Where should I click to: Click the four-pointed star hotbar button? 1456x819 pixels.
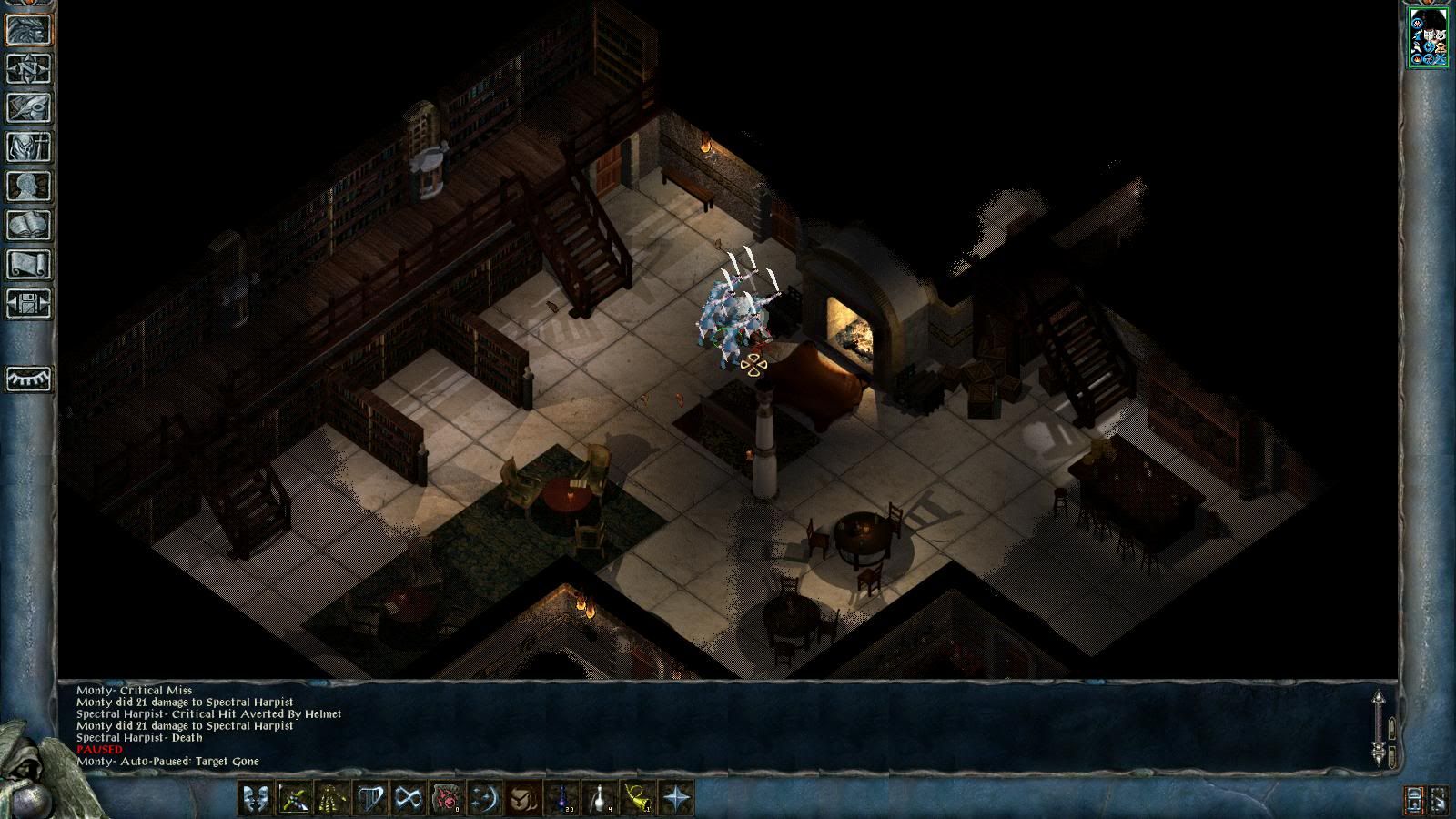point(677,799)
